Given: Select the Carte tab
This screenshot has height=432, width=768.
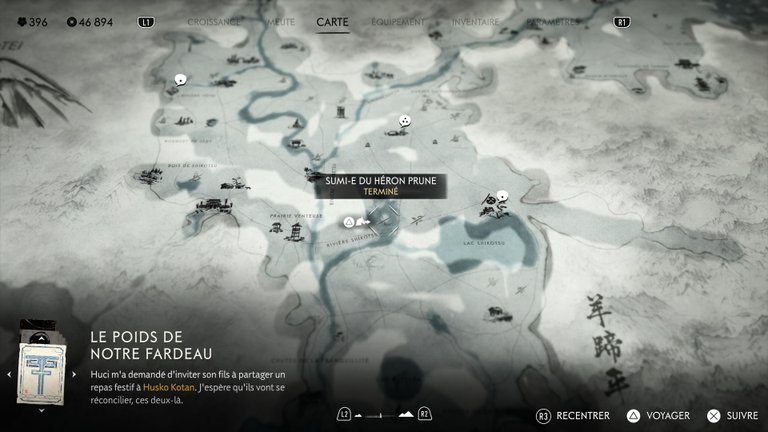Looking at the screenshot, I should click(x=332, y=21).
